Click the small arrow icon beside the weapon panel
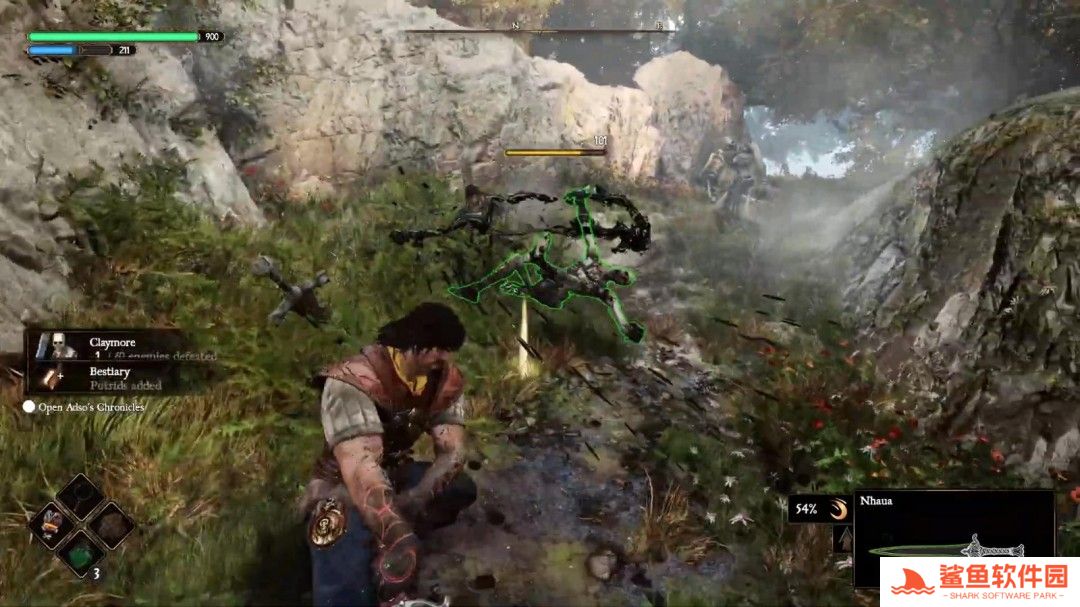Image resolution: width=1080 pixels, height=607 pixels. [842, 540]
